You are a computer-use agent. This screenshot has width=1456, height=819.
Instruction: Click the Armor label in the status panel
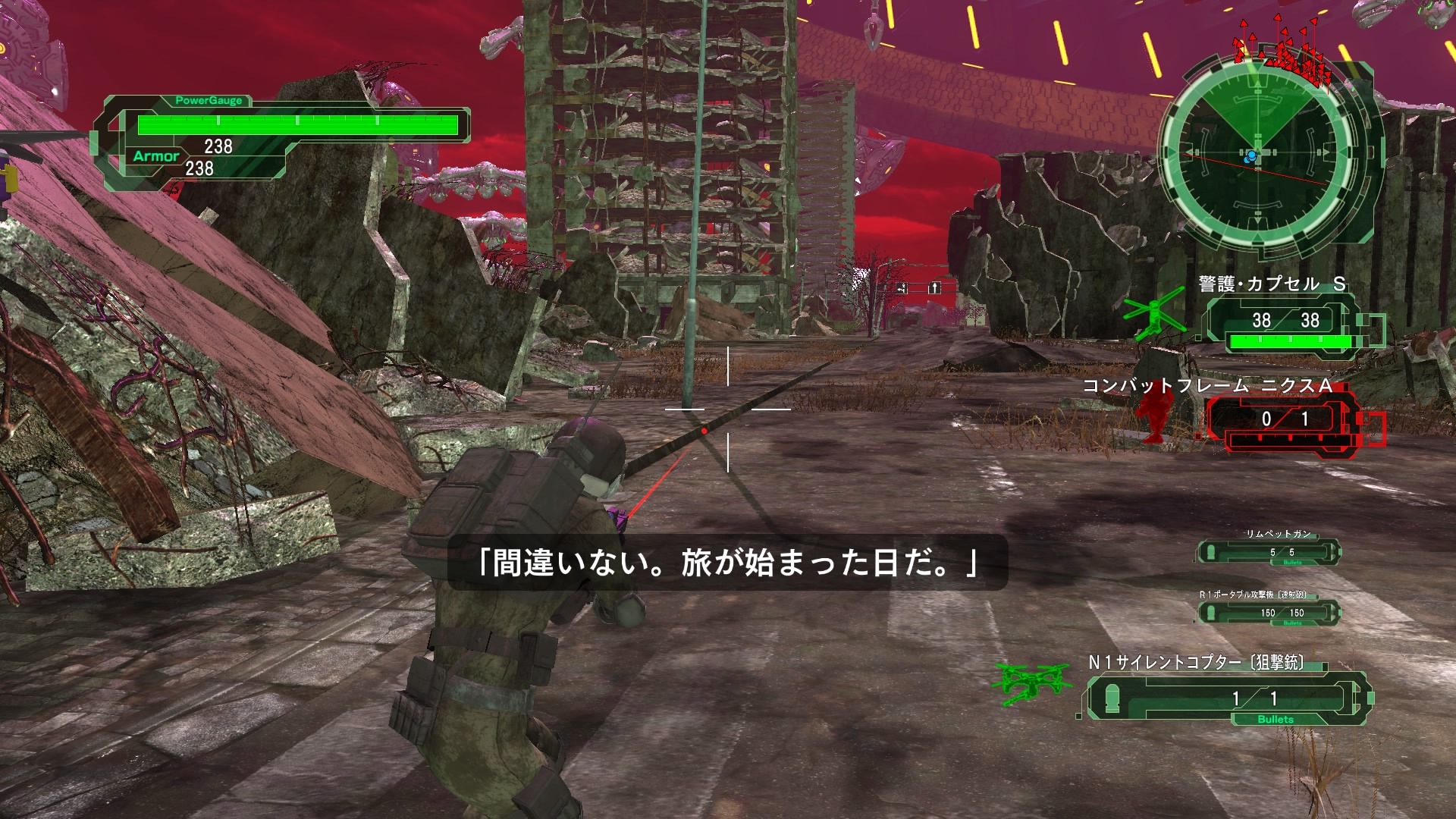tap(156, 156)
